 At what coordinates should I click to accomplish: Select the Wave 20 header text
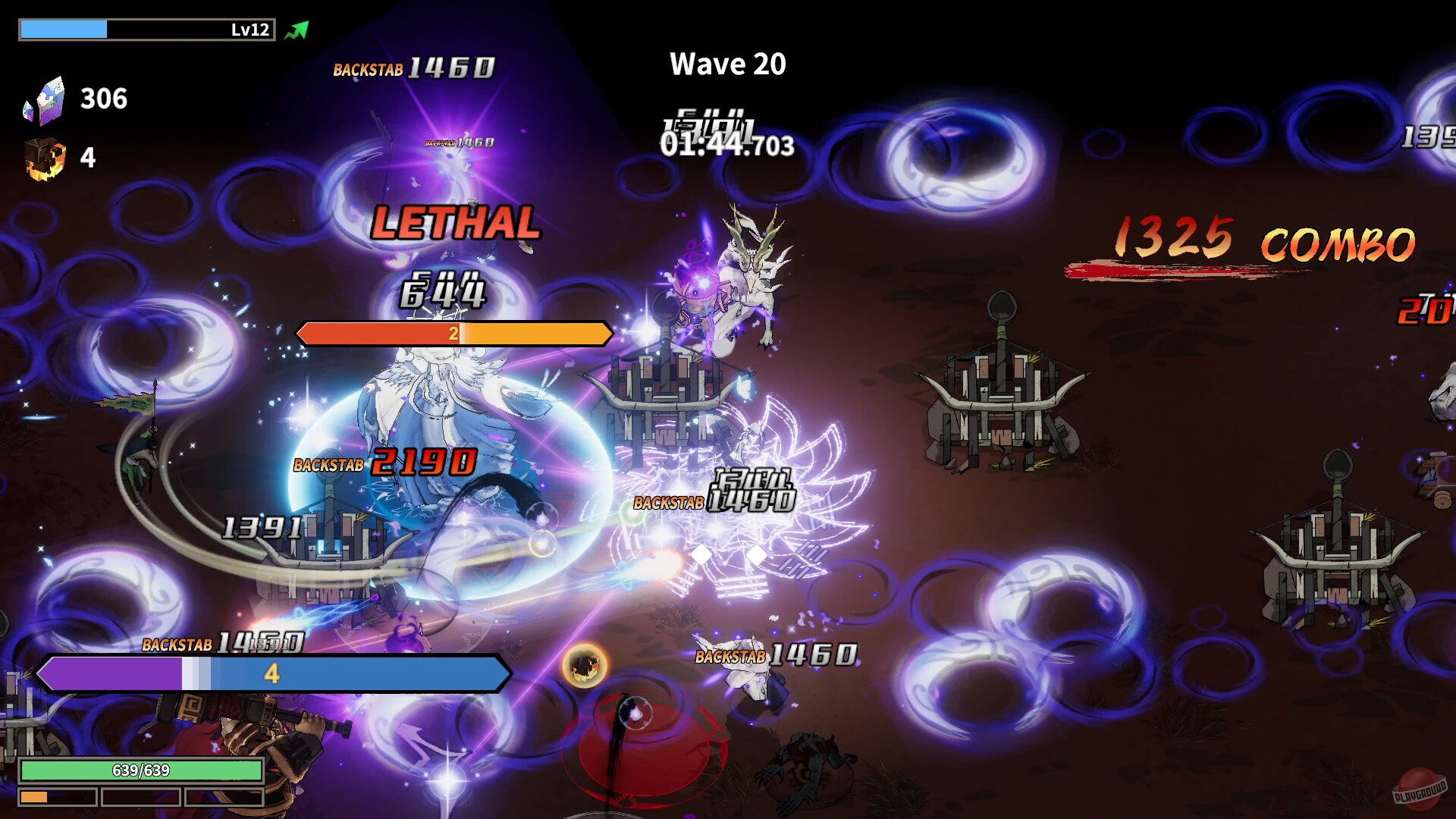pos(727,64)
